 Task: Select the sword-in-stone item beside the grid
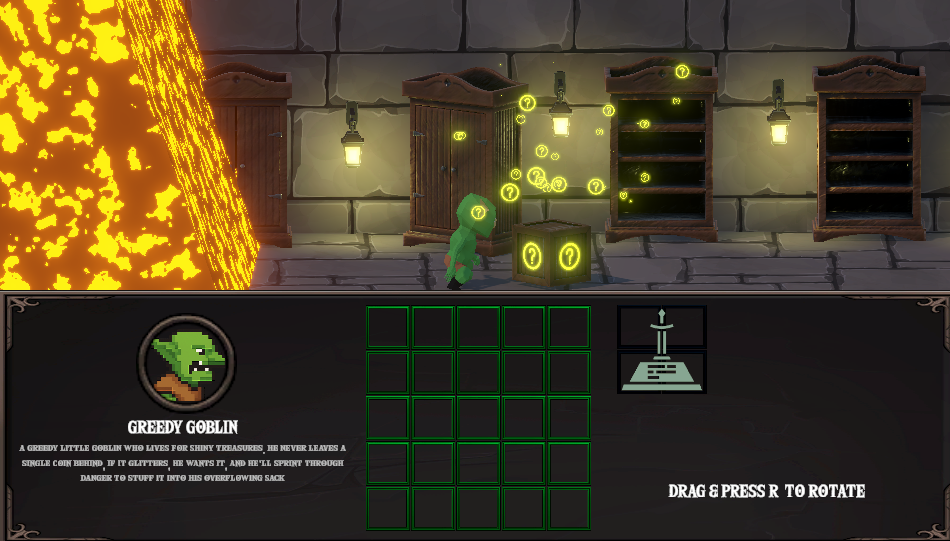[x=661, y=349]
